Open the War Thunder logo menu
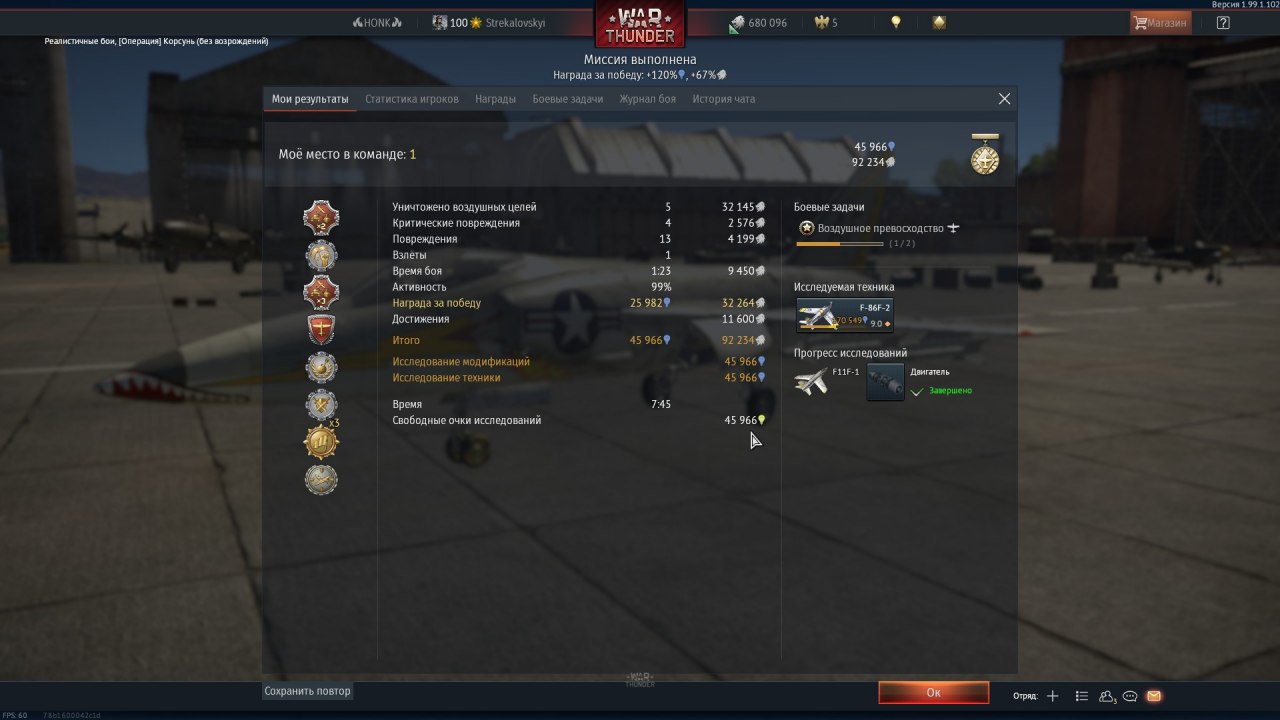This screenshot has width=1280, height=720. click(640, 24)
